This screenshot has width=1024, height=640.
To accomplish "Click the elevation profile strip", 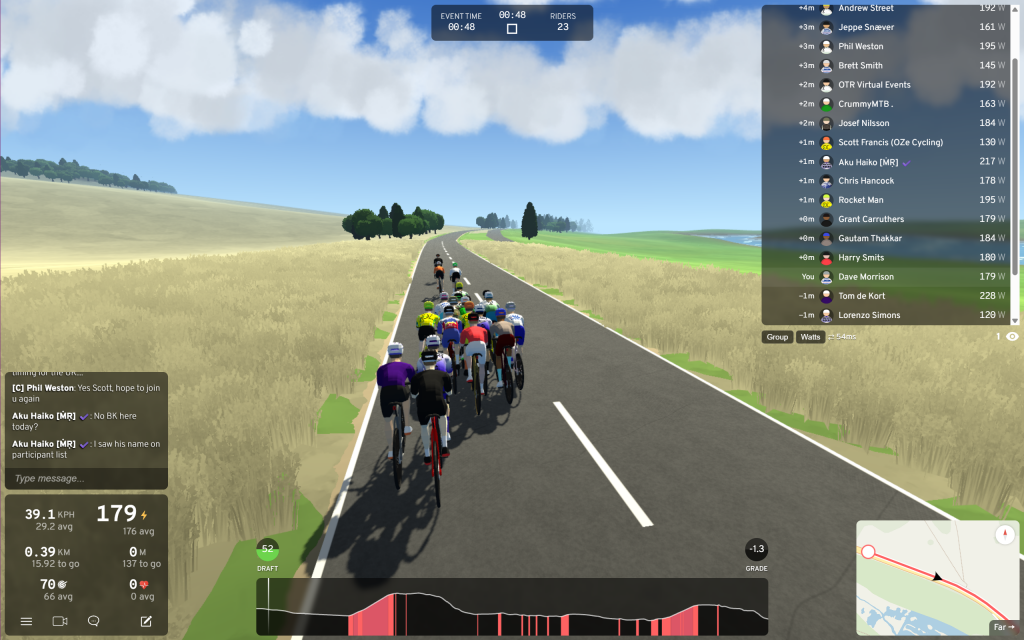I will point(512,607).
